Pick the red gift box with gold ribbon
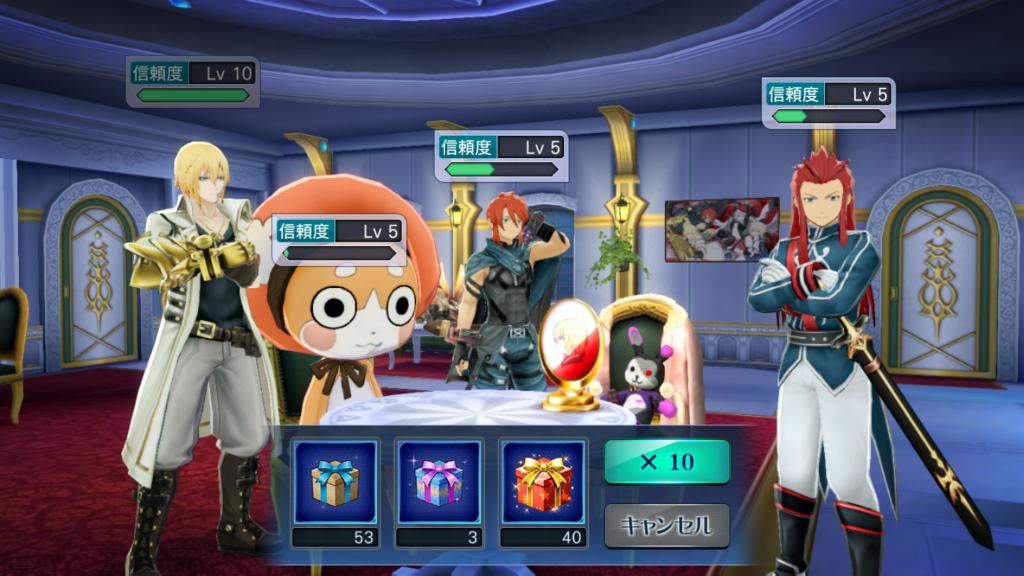 coord(543,482)
